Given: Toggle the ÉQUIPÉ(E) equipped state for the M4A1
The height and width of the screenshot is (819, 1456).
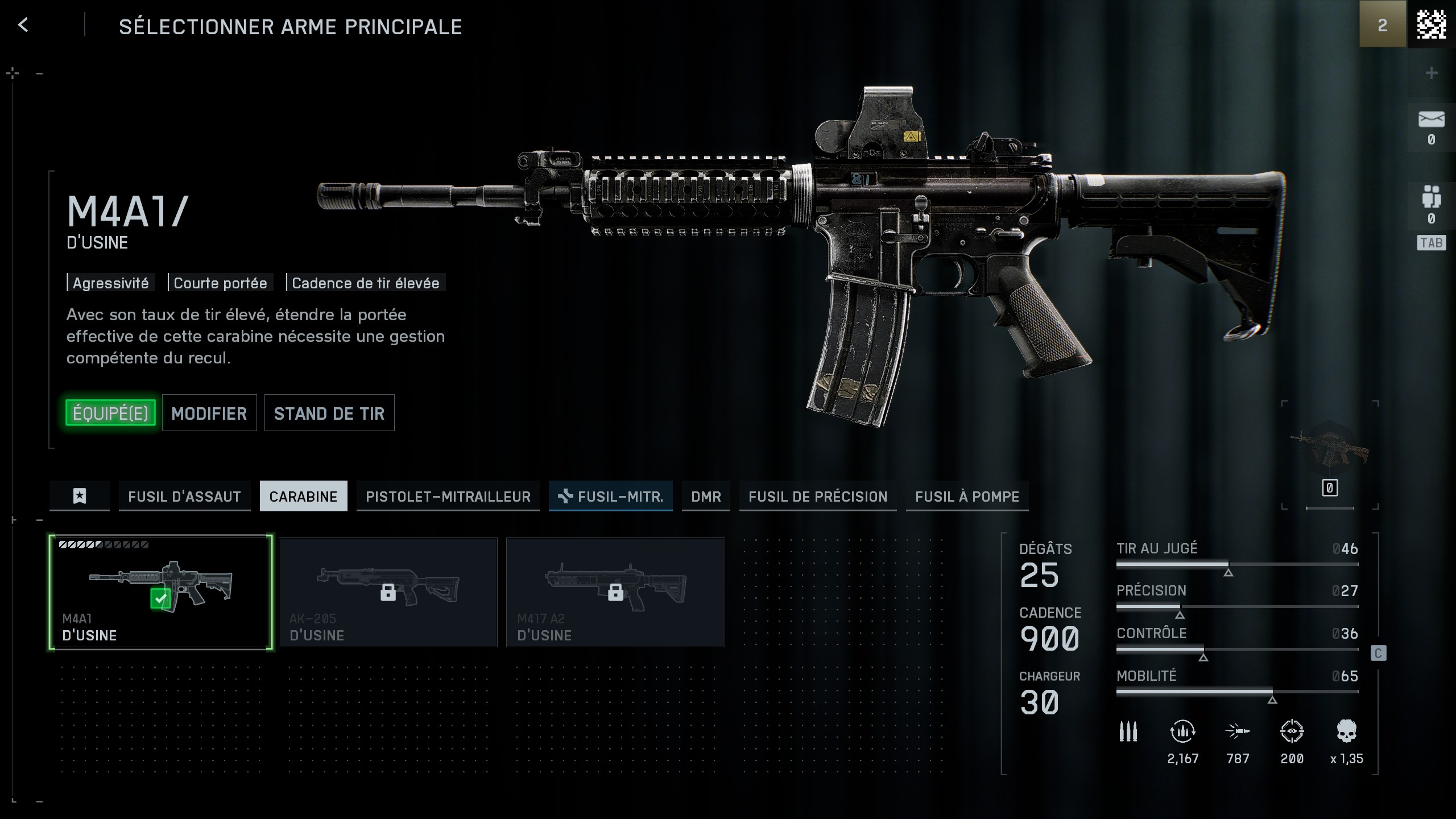Looking at the screenshot, I should (x=111, y=413).
